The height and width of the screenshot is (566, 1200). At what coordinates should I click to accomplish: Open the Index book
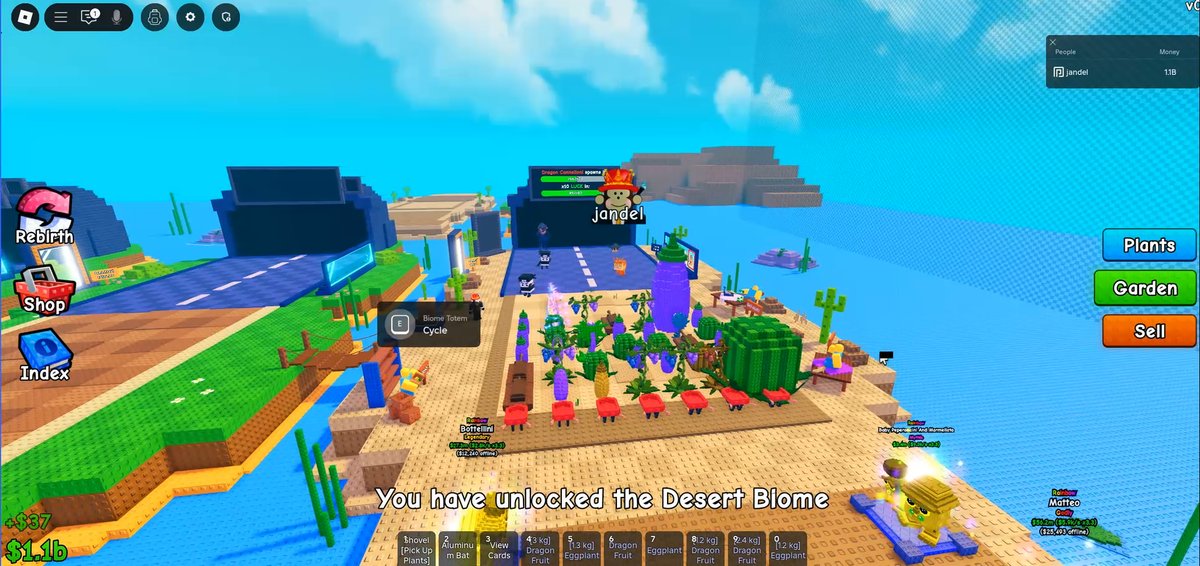click(44, 358)
